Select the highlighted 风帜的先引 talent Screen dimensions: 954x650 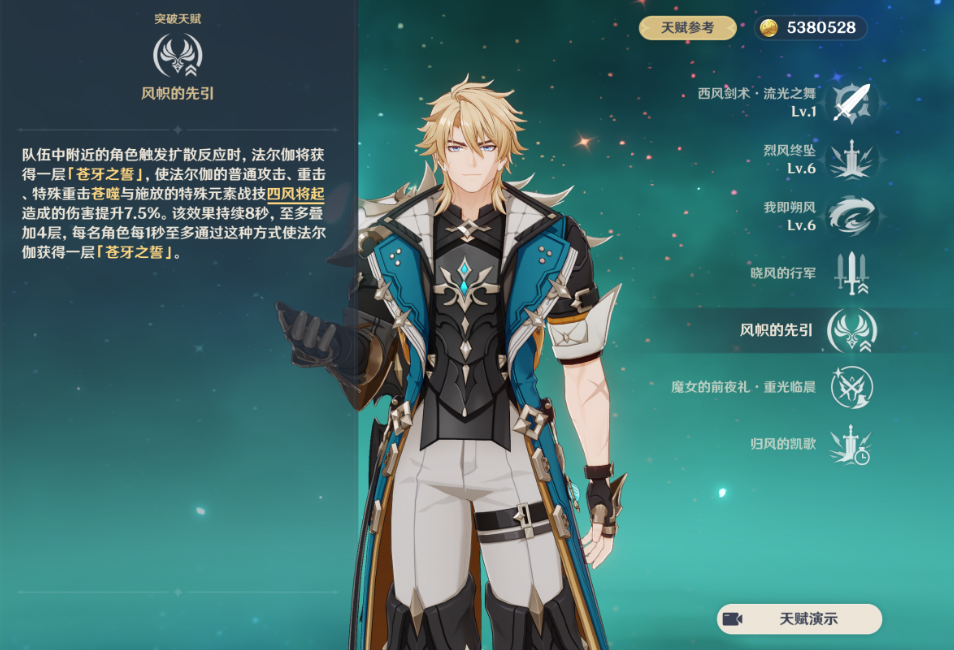point(851,330)
